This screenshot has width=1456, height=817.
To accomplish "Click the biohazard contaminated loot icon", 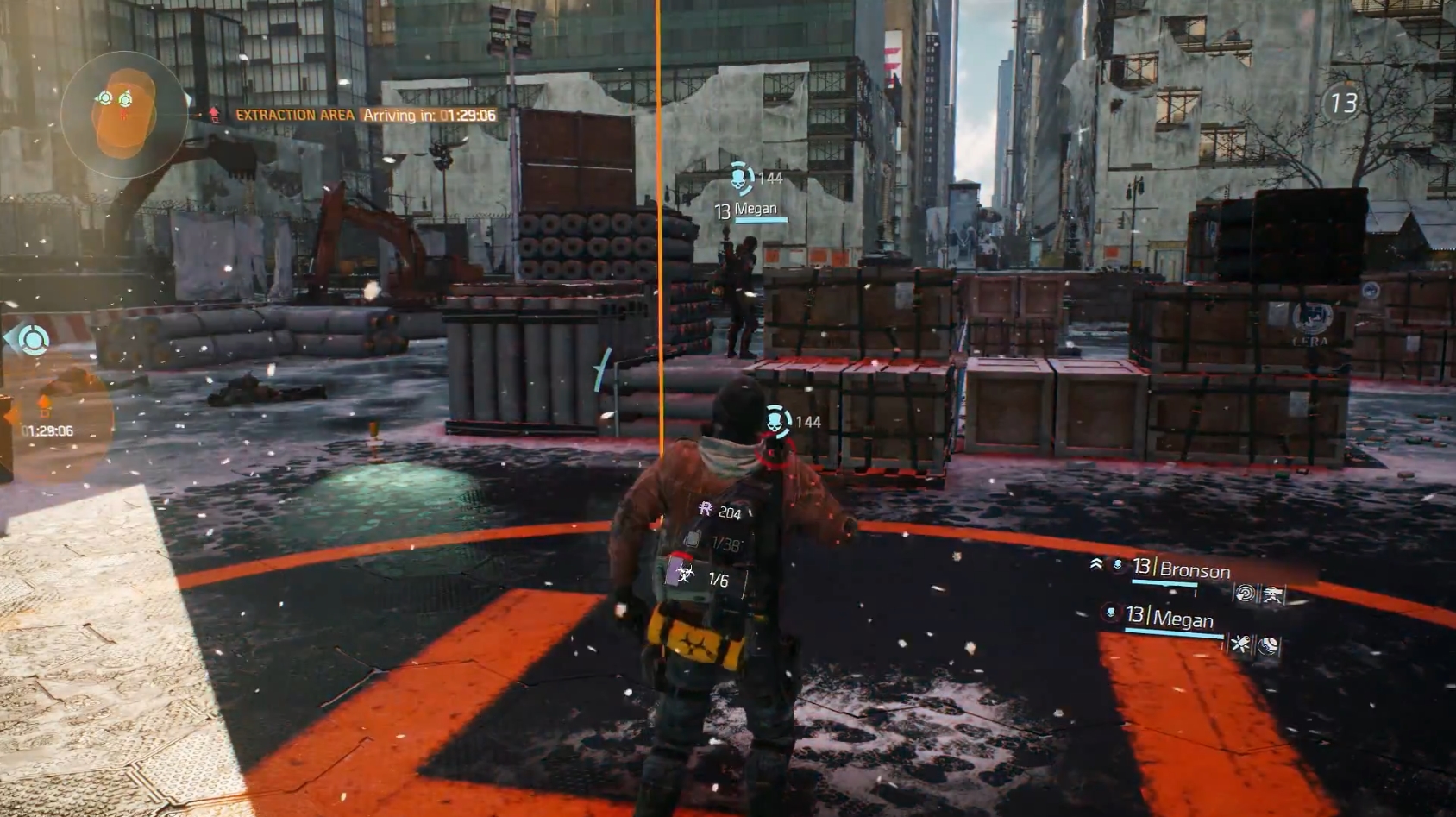I will (x=686, y=573).
